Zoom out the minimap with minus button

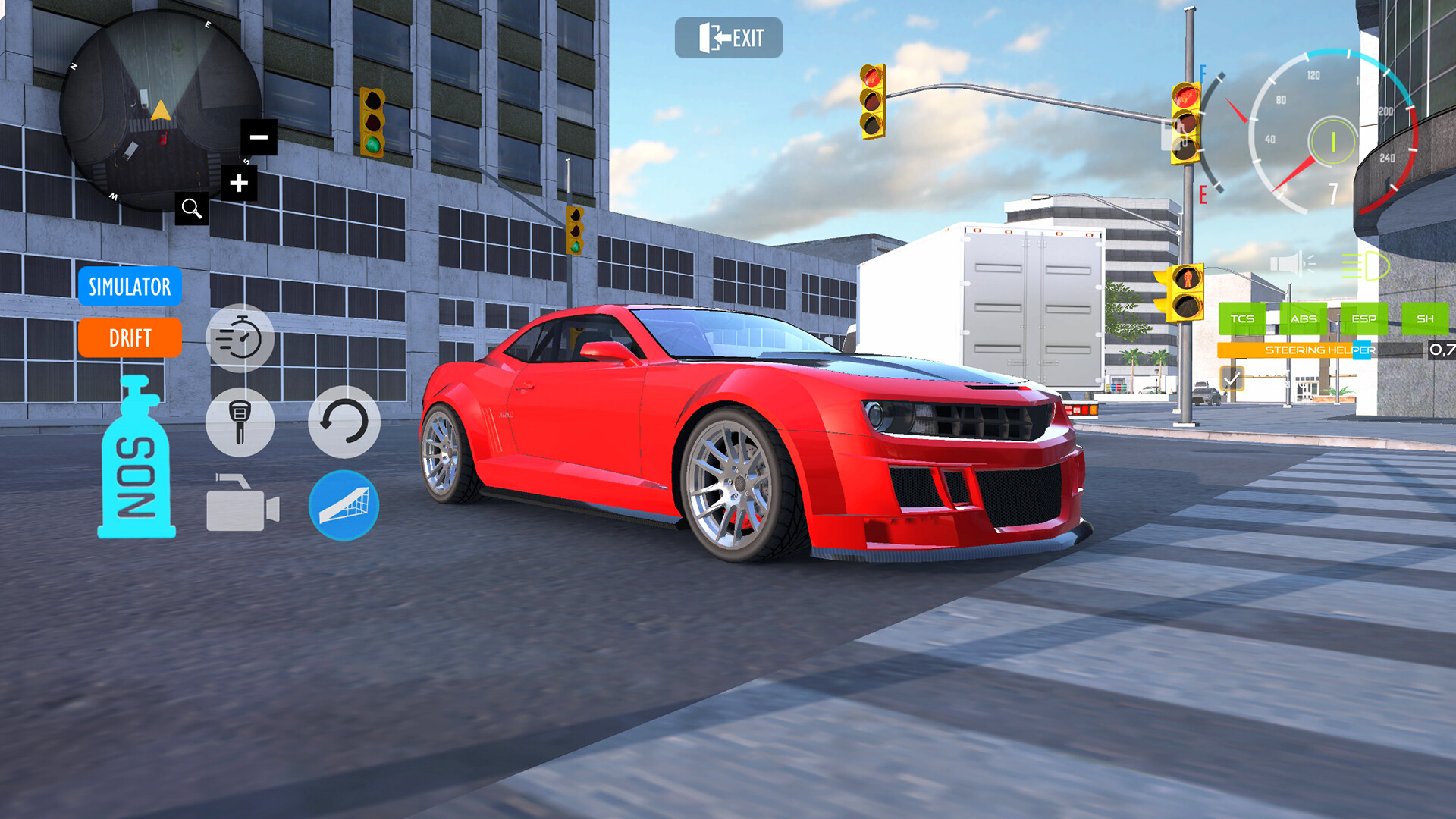[x=258, y=136]
